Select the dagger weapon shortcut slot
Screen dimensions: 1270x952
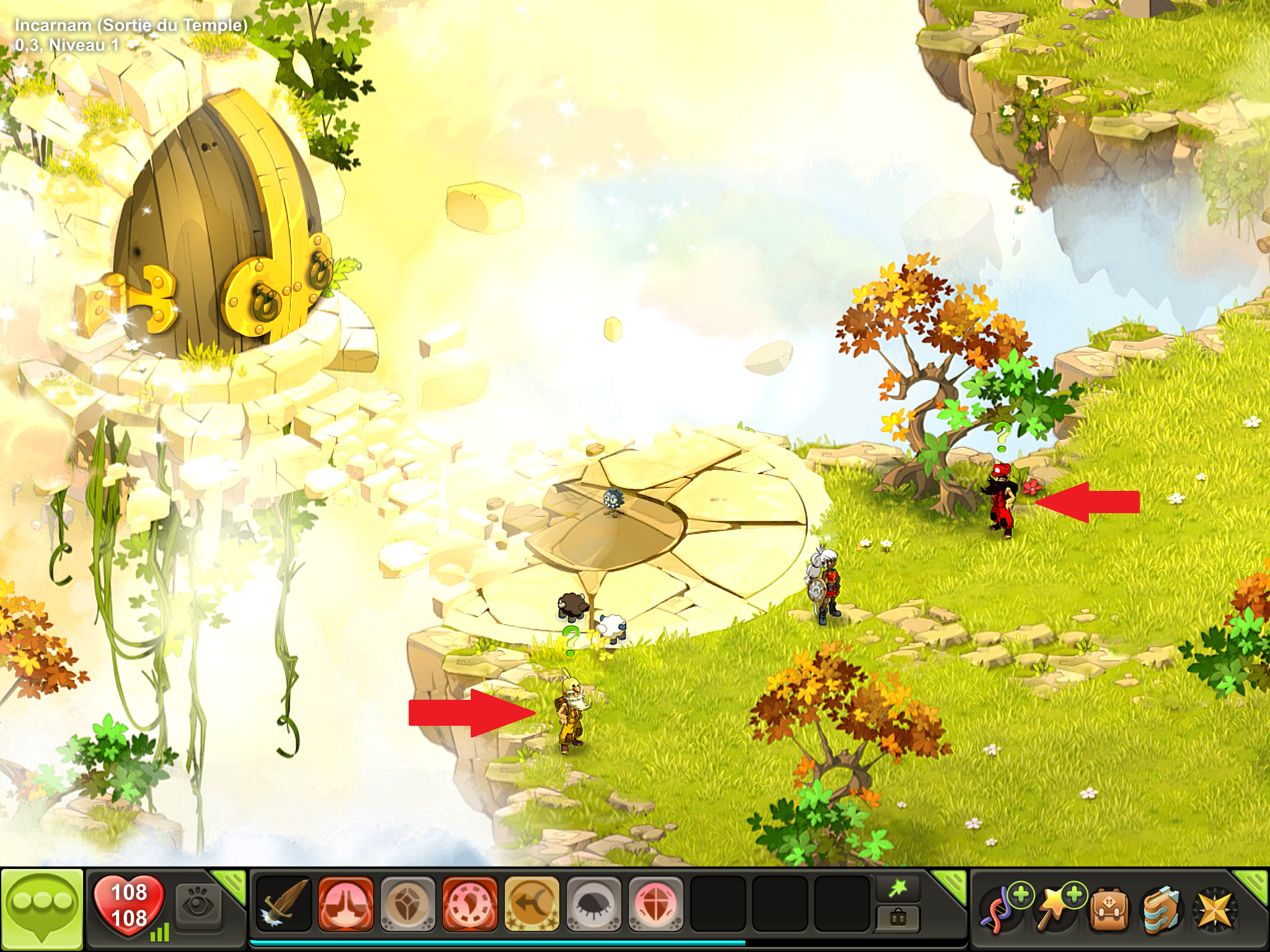[x=284, y=904]
